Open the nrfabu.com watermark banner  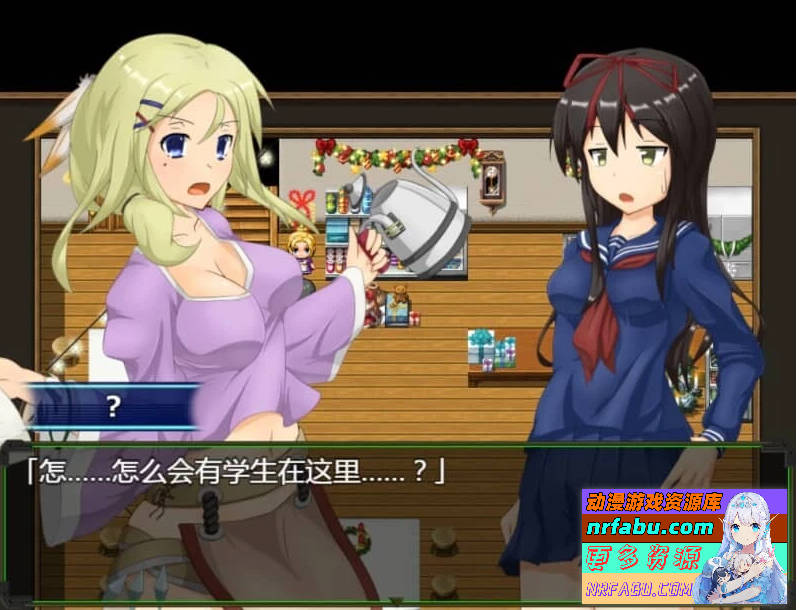pyautogui.click(x=670, y=546)
